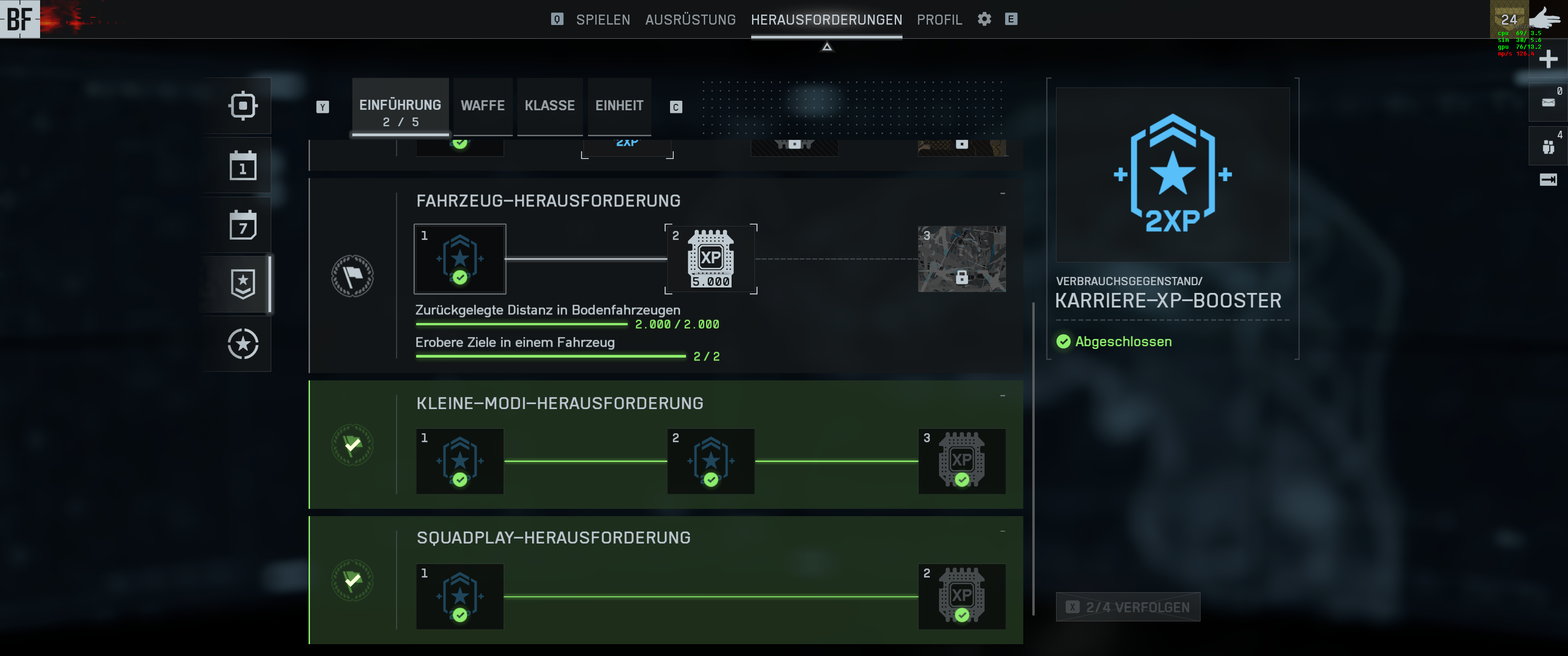This screenshot has width=1568, height=656.
Task: Open the weekly challenges calendar icon
Action: (243, 225)
